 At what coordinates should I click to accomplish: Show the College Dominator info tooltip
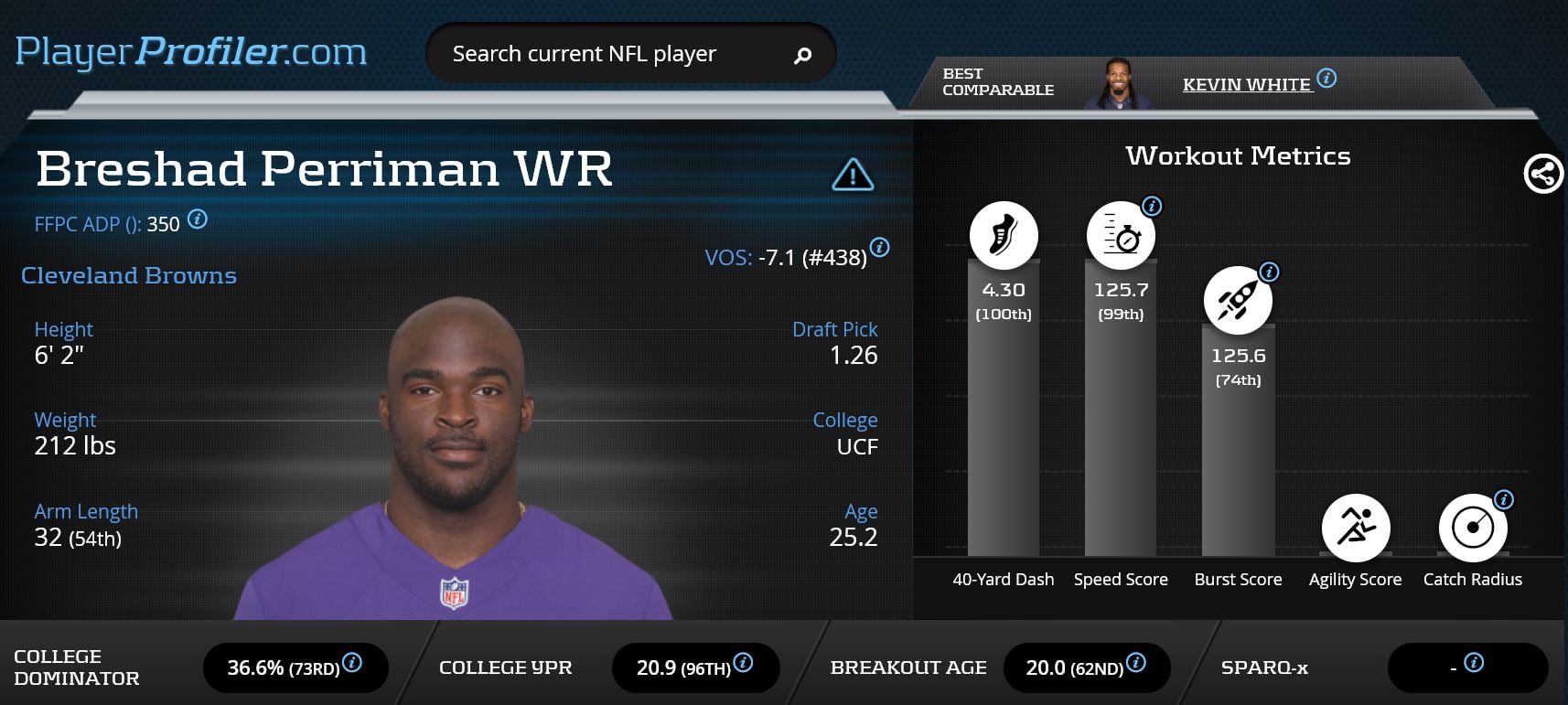click(x=352, y=663)
